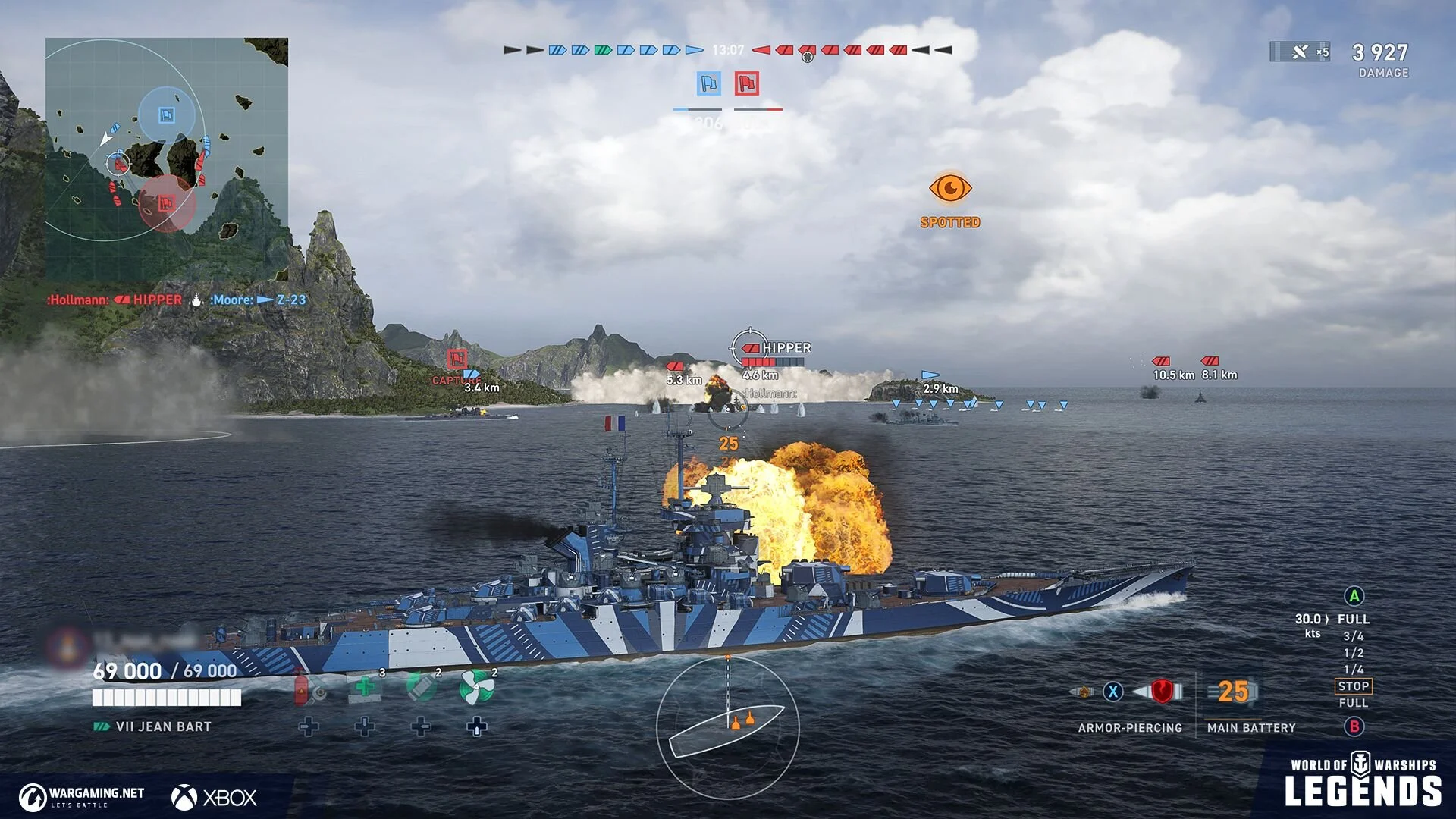Pick 1/4 speed on the throttle
The height and width of the screenshot is (819, 1456).
(x=1354, y=670)
